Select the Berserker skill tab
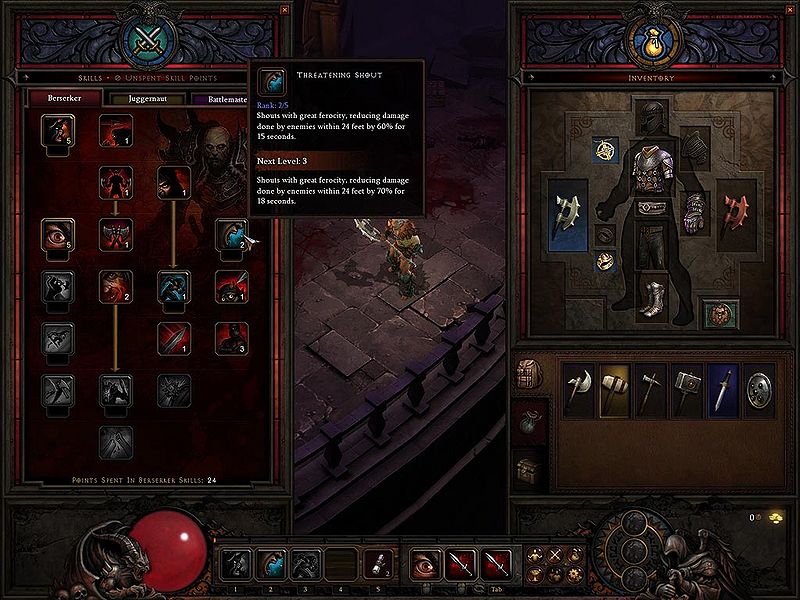This screenshot has height=600, width=800. [55, 99]
